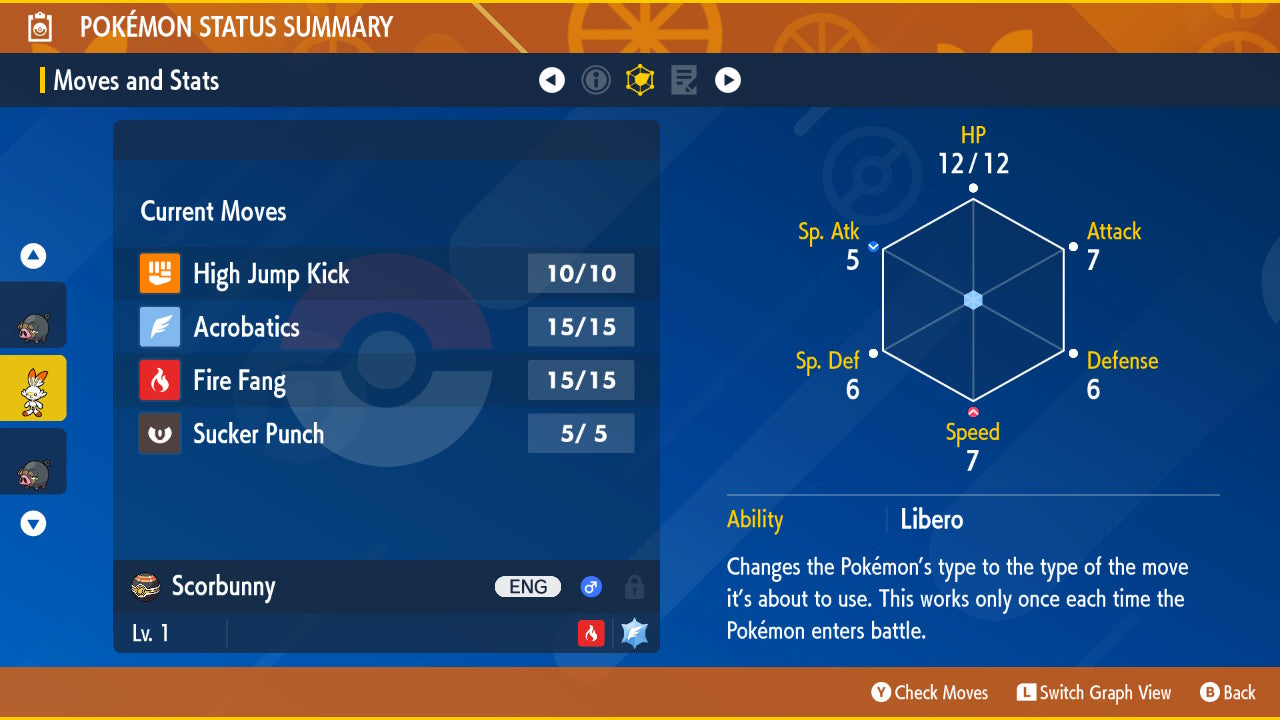
Task: Go to the previous summary page arrow
Action: tap(552, 80)
